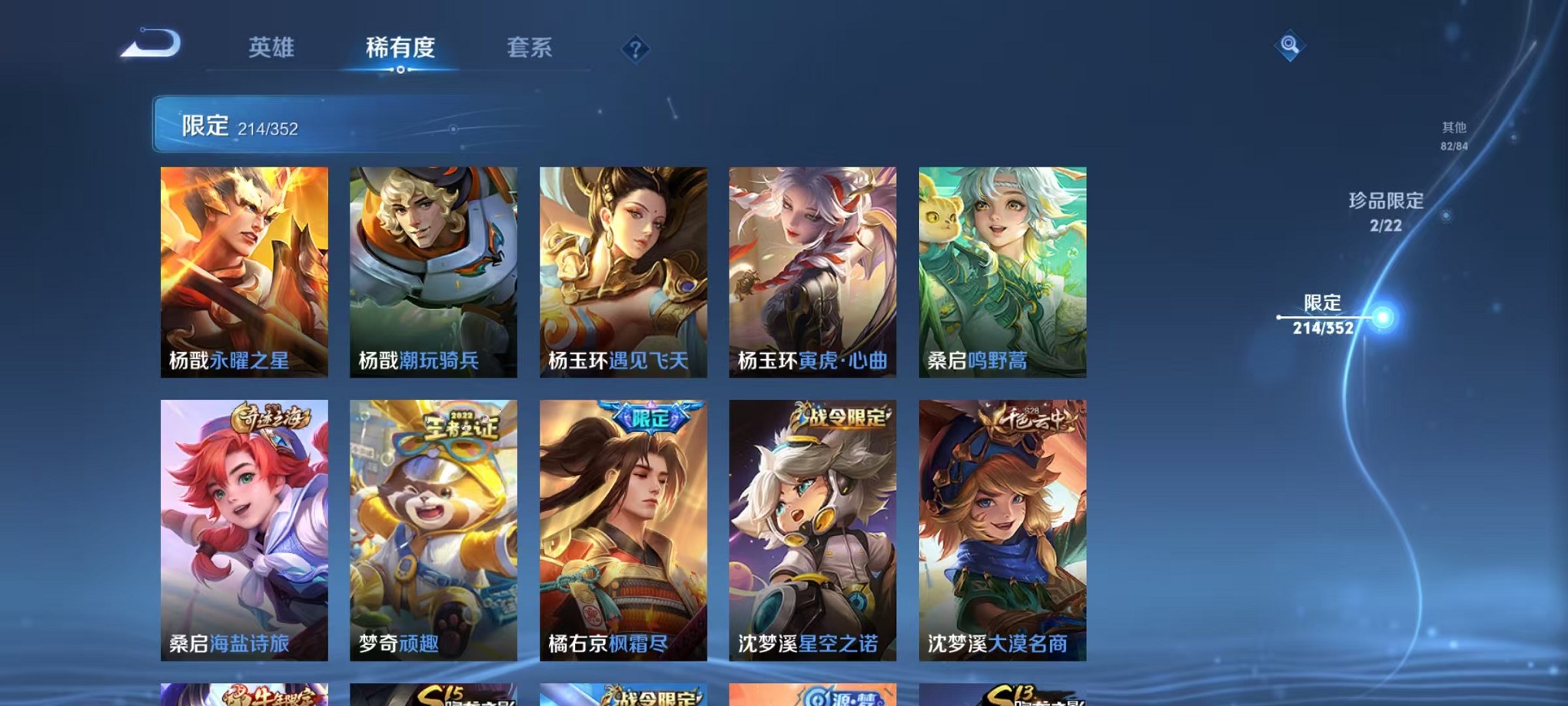The height and width of the screenshot is (706, 1568).
Task: Open the help question mark icon
Action: (634, 49)
